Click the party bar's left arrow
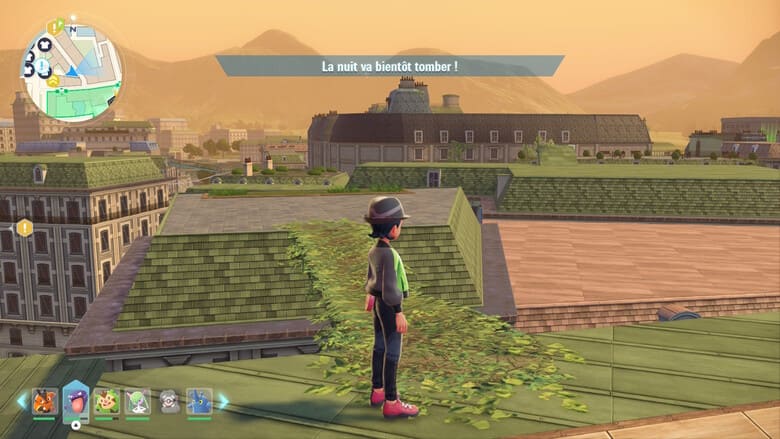The image size is (780, 439). pos(22,401)
